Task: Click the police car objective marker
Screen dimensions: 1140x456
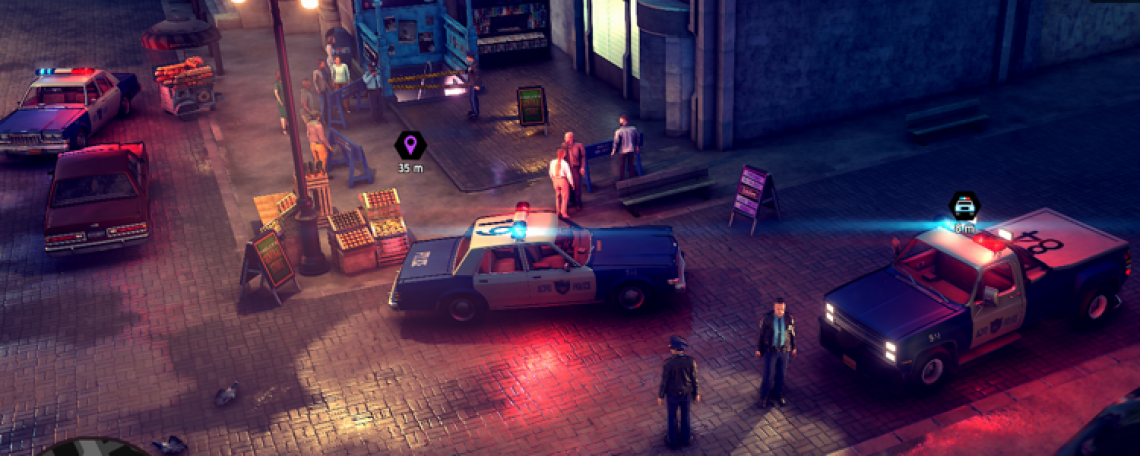Action: [x=964, y=206]
